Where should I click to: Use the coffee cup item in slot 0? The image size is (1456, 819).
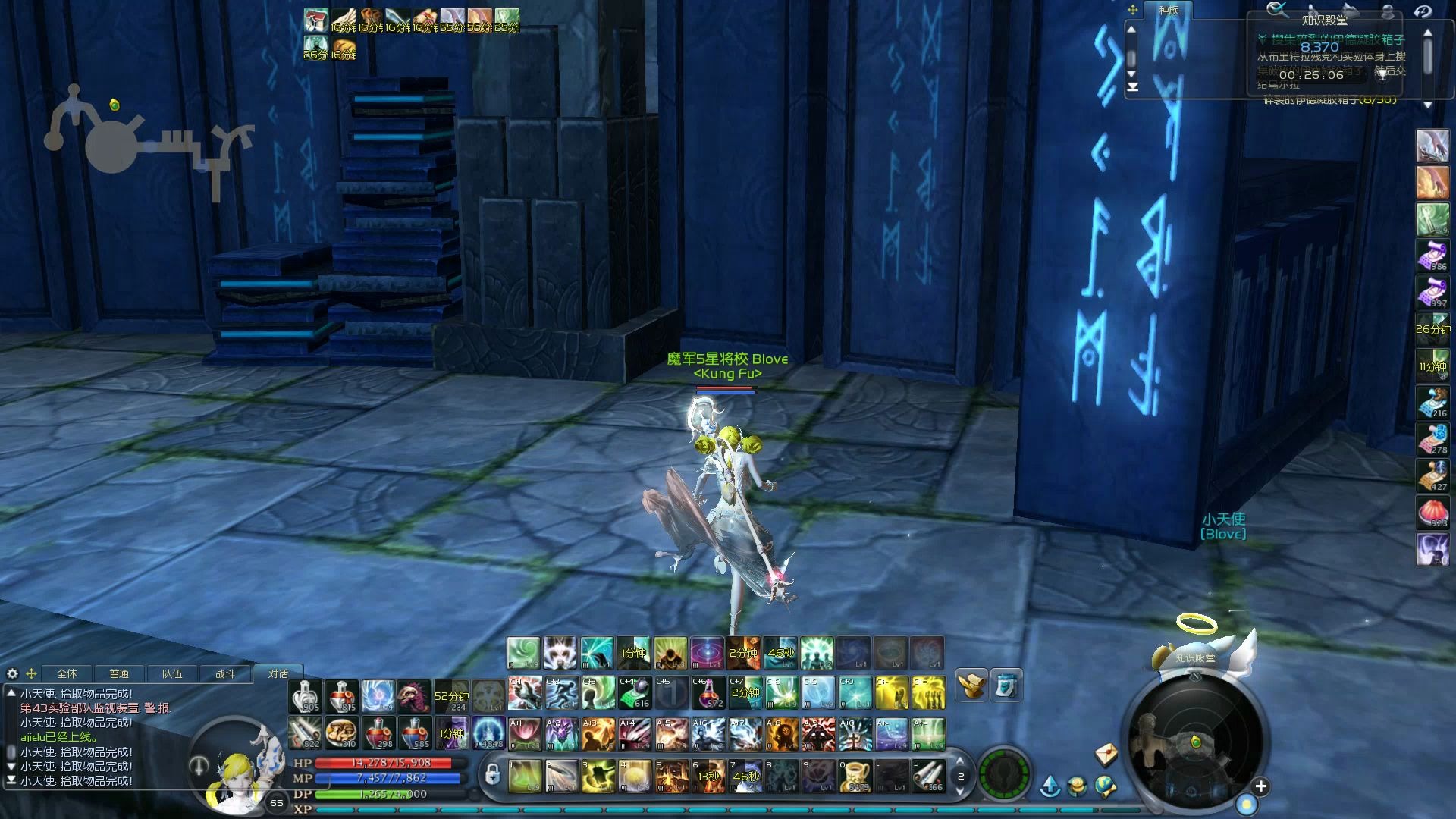pyautogui.click(x=855, y=777)
